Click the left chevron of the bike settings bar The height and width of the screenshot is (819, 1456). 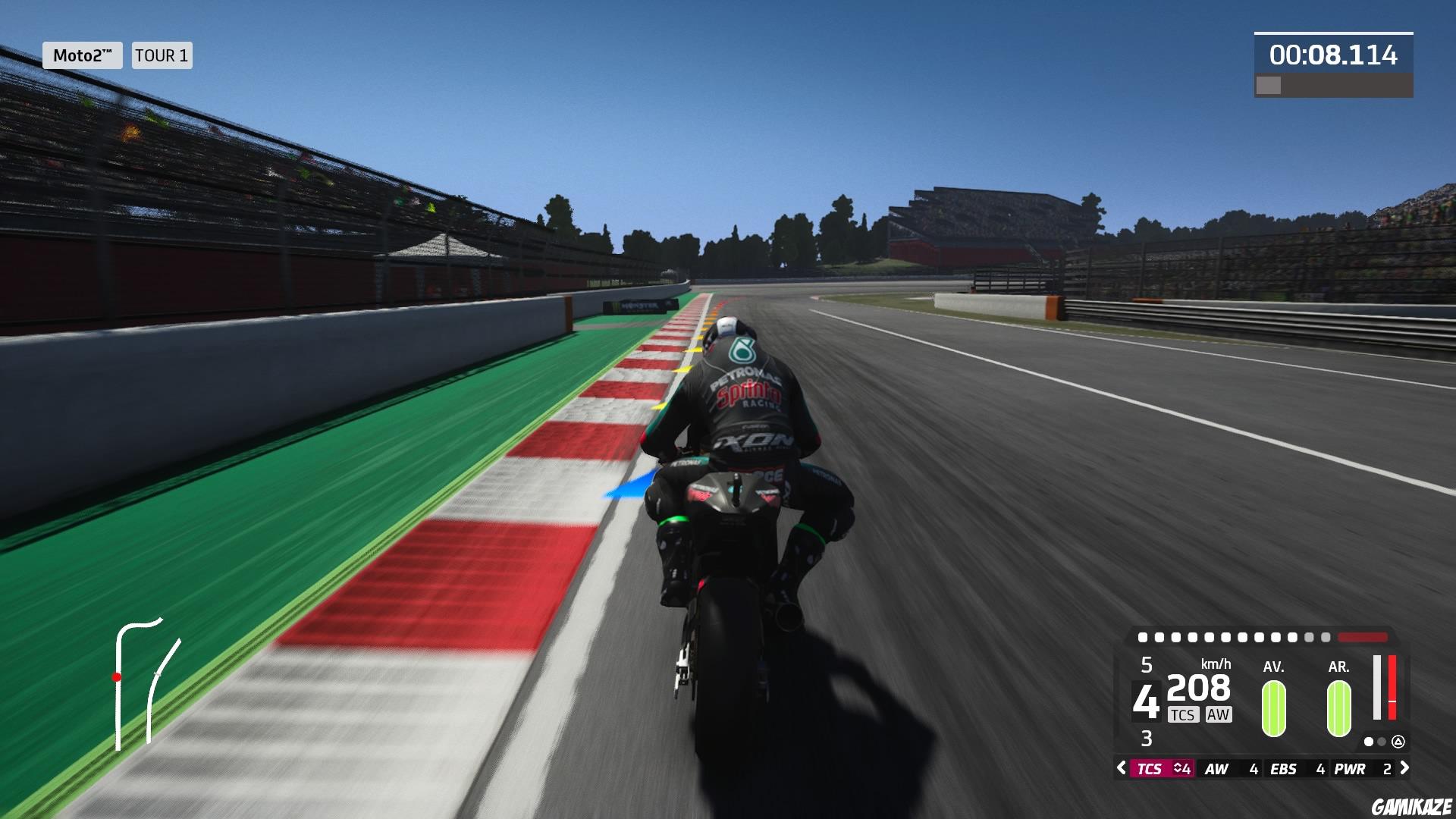(1120, 767)
